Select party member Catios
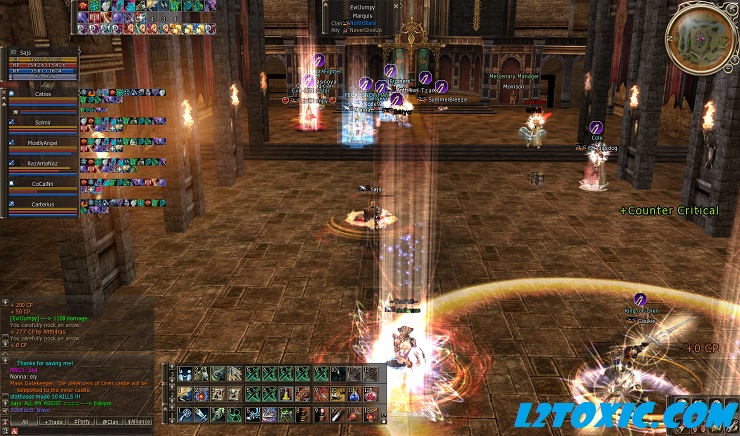Image resolution: width=740 pixels, height=436 pixels. (x=42, y=94)
